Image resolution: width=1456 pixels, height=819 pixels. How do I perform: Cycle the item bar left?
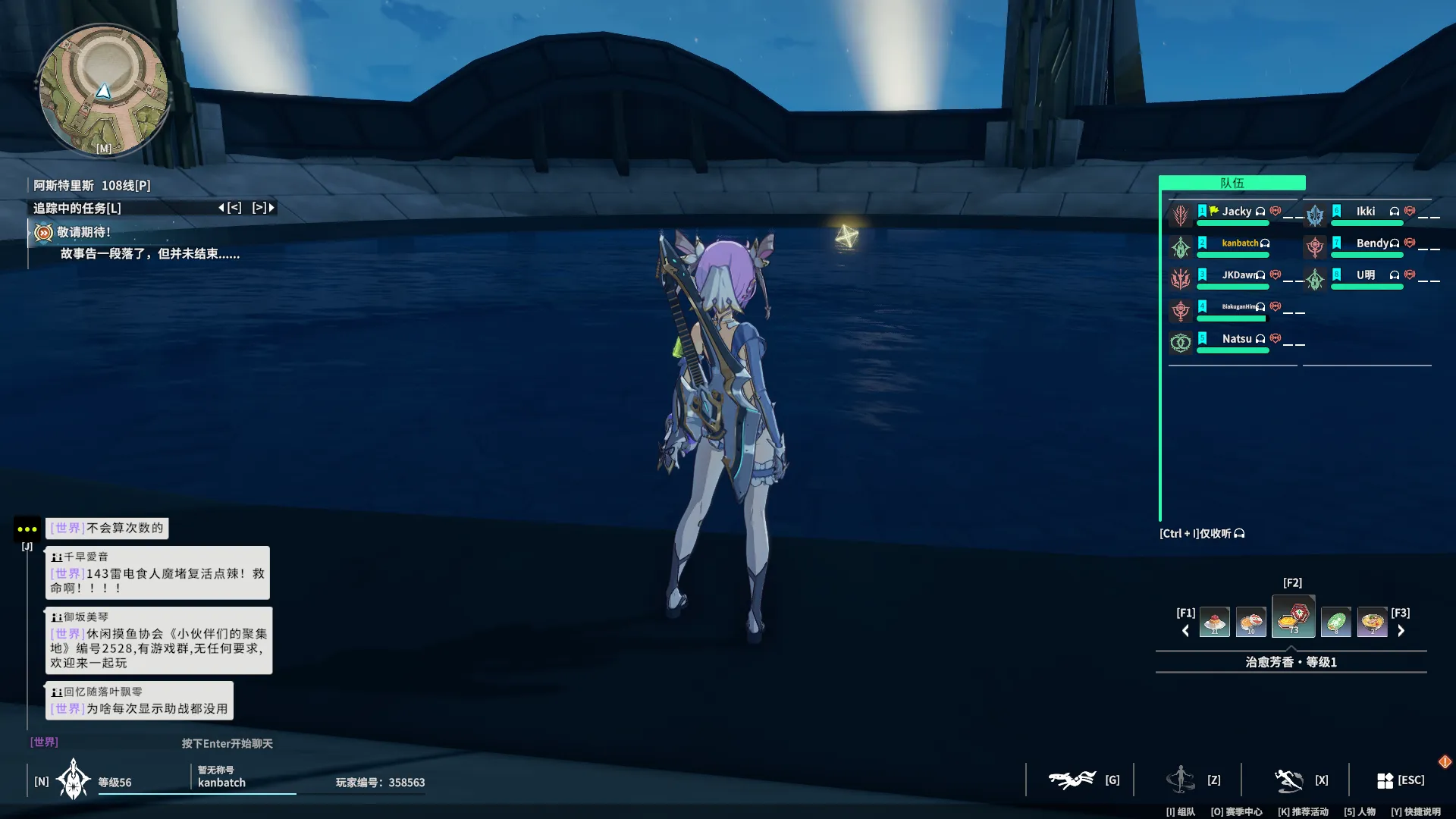(1185, 631)
